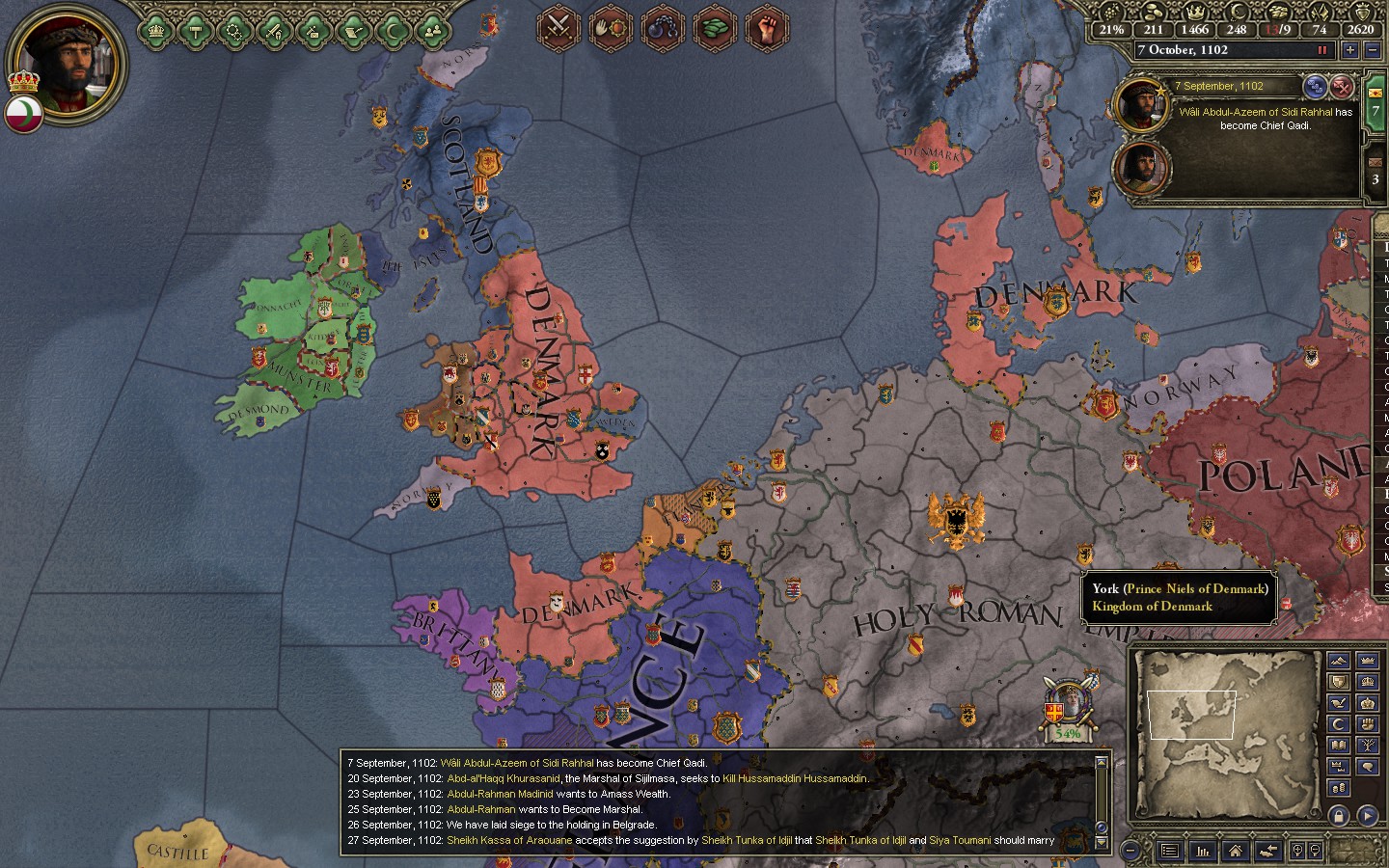The height and width of the screenshot is (868, 1389).
Task: Go to home capital with house button
Action: [x=1235, y=851]
